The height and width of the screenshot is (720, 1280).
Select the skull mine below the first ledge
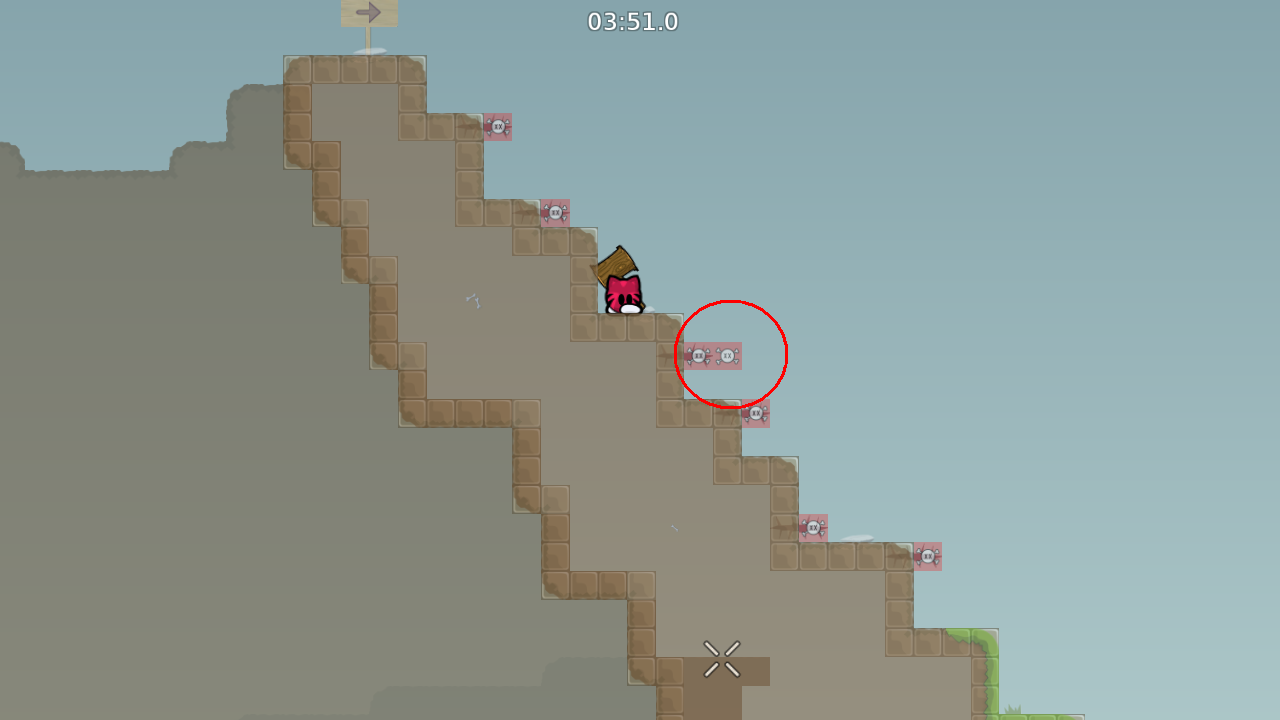click(x=497, y=128)
